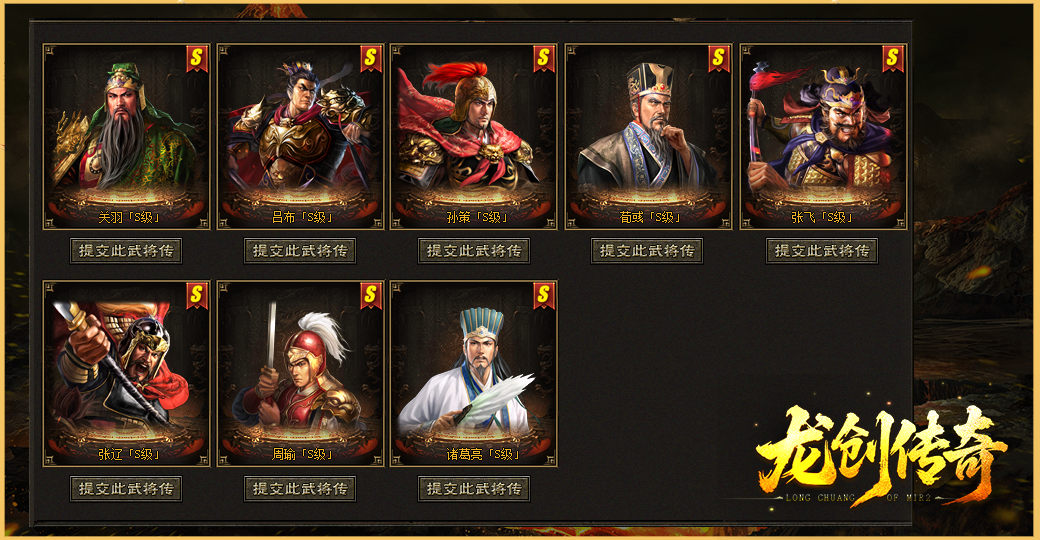Submit the biography button below 吕布
This screenshot has height=540, width=1040.
pyautogui.click(x=300, y=251)
